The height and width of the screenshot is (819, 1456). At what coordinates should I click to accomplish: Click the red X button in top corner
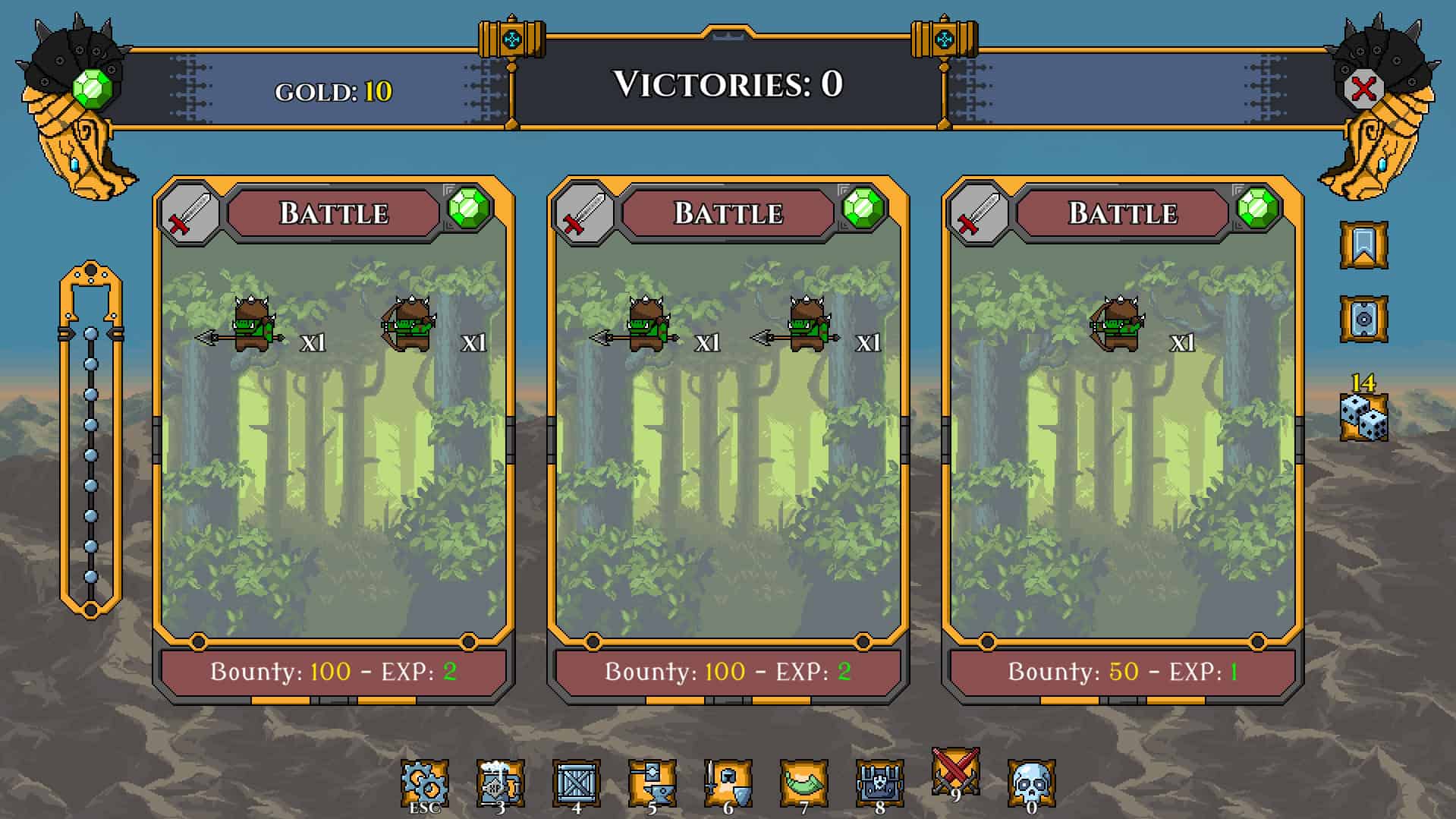pos(1363,90)
